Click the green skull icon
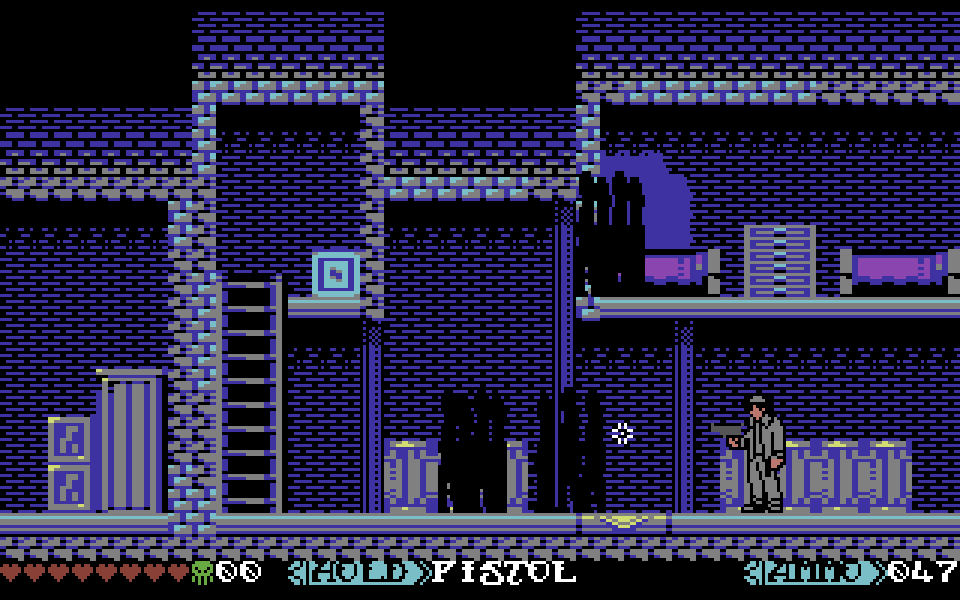The height and width of the screenshot is (600, 960). (202, 573)
